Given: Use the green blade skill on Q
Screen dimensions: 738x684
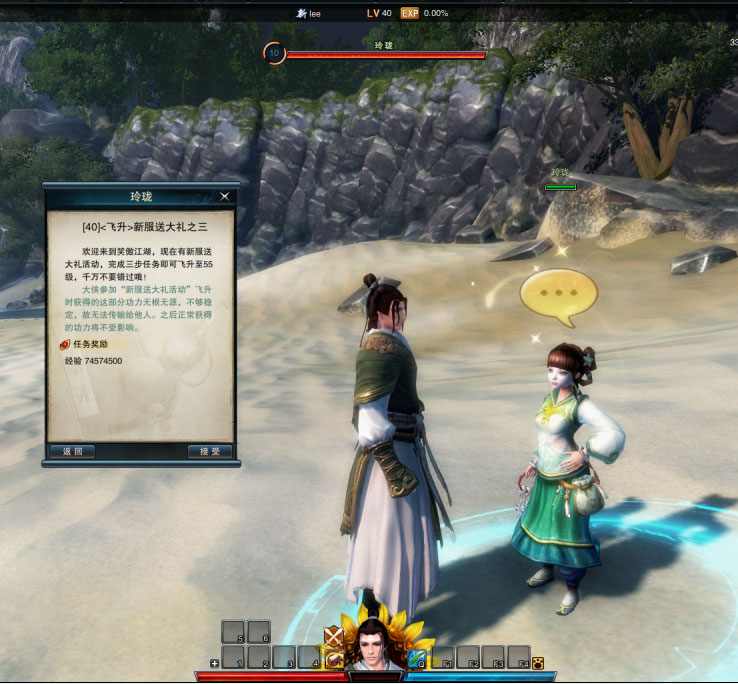Looking at the screenshot, I should [417, 657].
